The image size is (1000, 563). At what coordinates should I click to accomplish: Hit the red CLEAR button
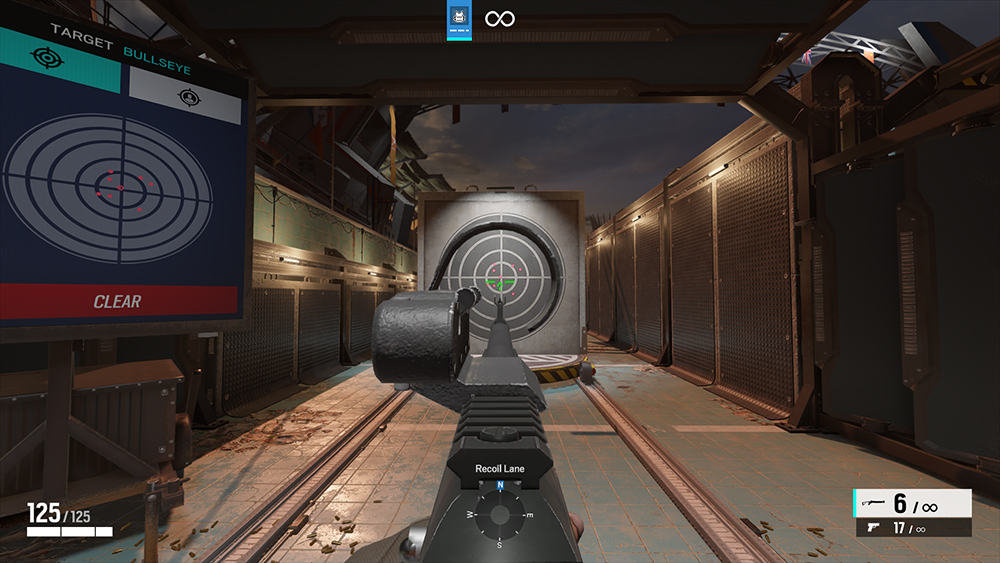[x=118, y=301]
